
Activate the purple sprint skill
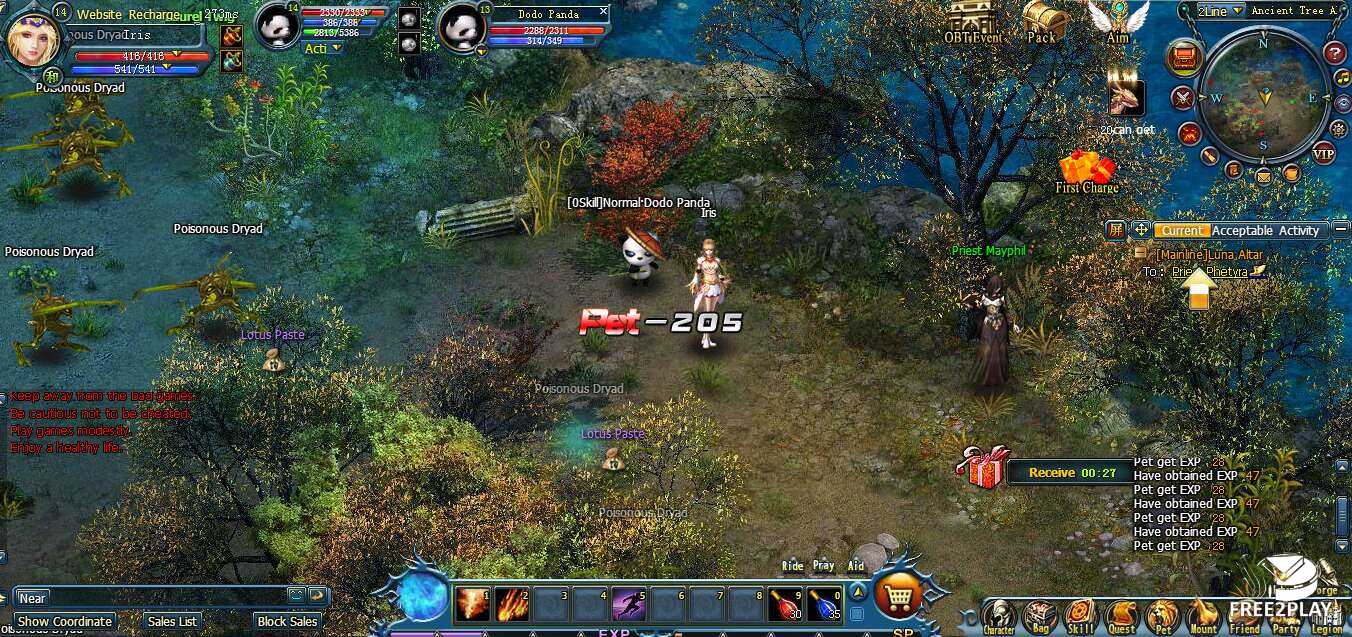(x=628, y=604)
